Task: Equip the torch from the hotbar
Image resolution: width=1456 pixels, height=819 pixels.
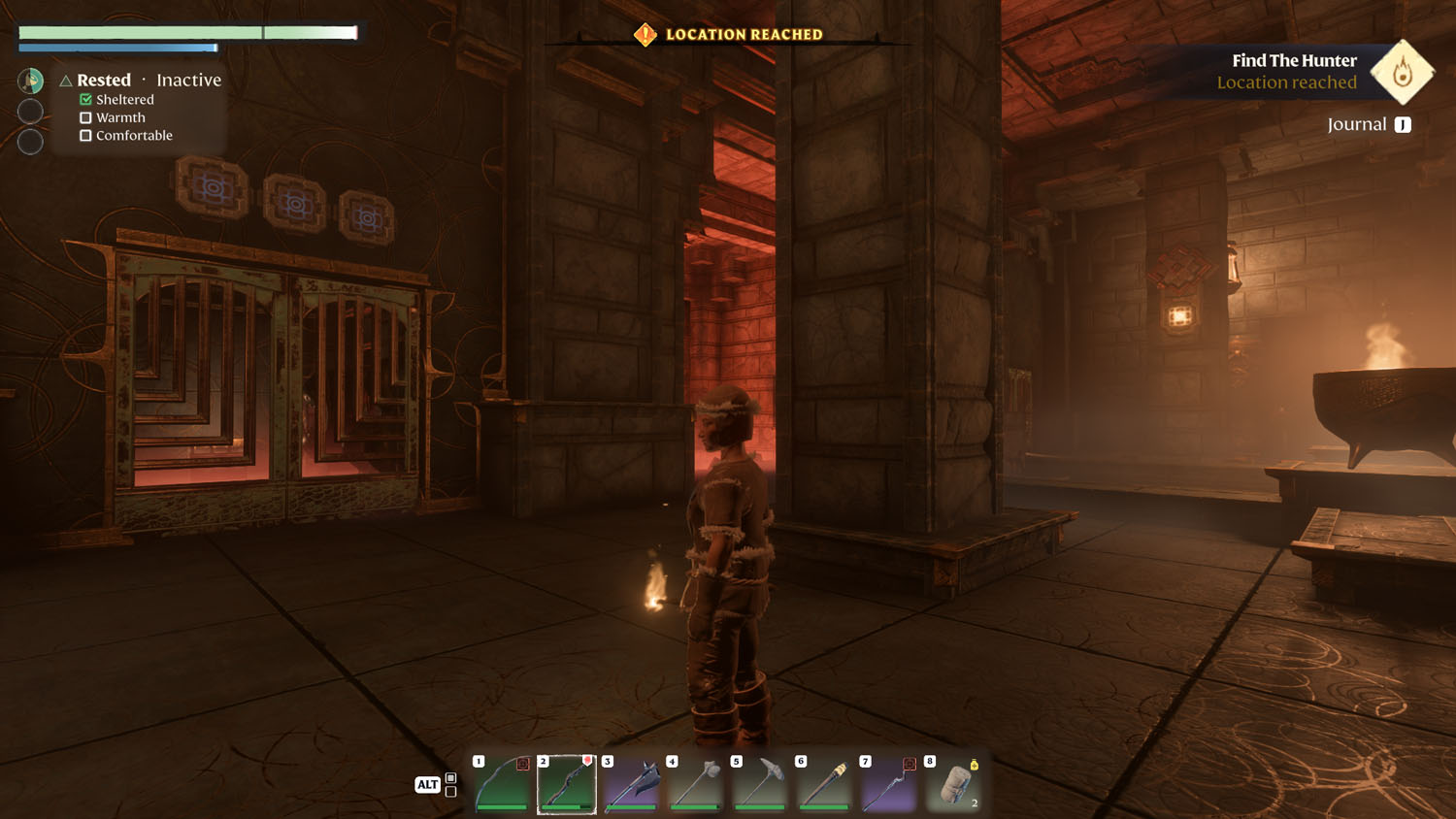Action: pyautogui.click(x=824, y=784)
